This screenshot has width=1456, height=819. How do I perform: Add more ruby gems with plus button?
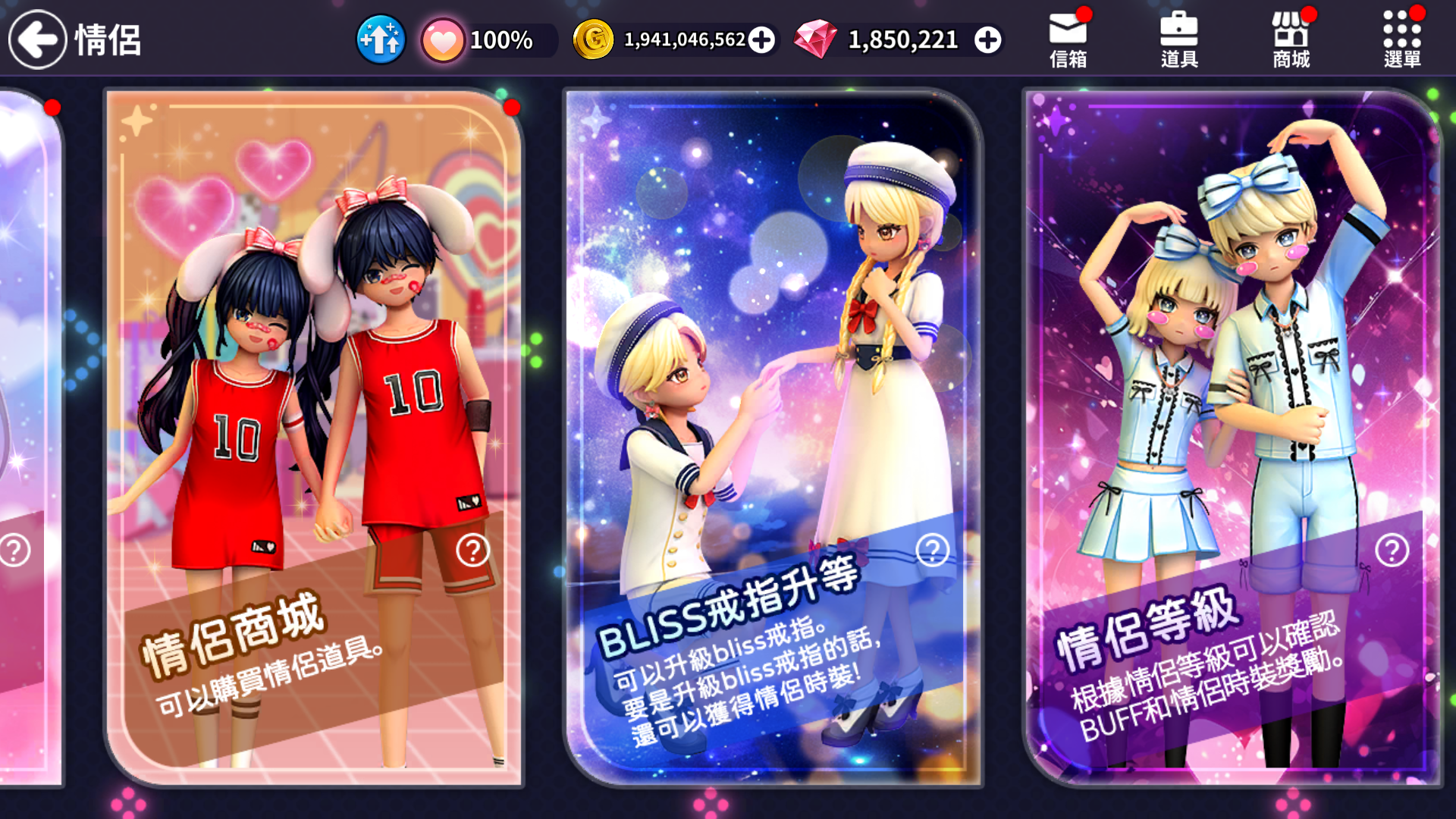pos(987,40)
